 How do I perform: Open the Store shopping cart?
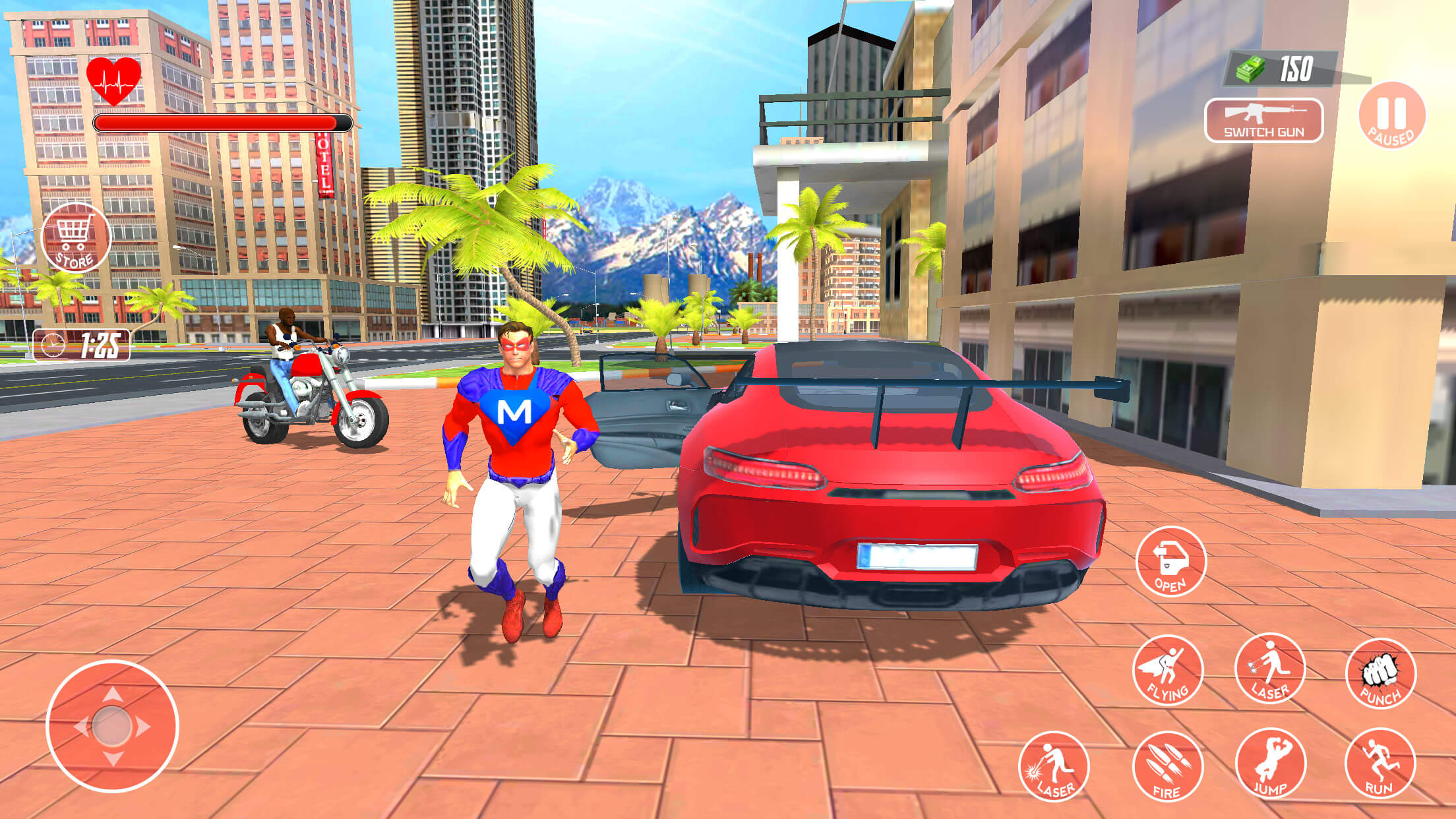[x=75, y=238]
